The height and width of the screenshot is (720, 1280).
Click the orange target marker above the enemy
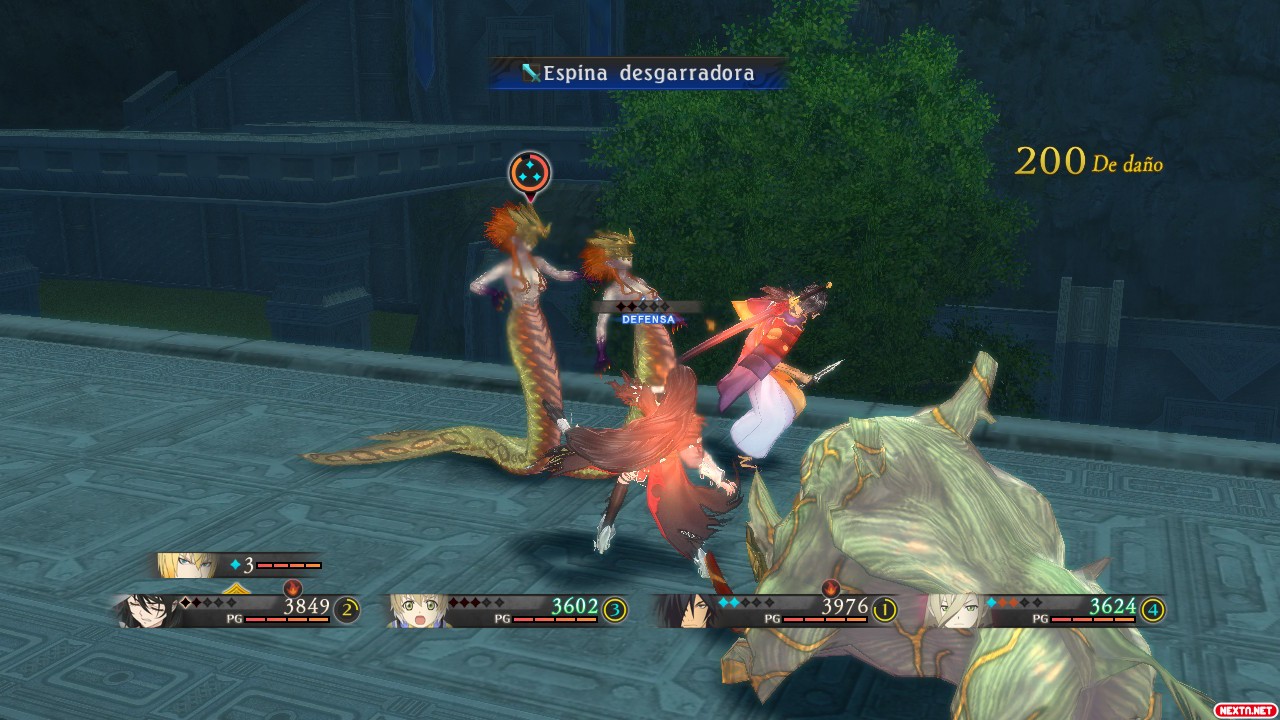[x=529, y=174]
